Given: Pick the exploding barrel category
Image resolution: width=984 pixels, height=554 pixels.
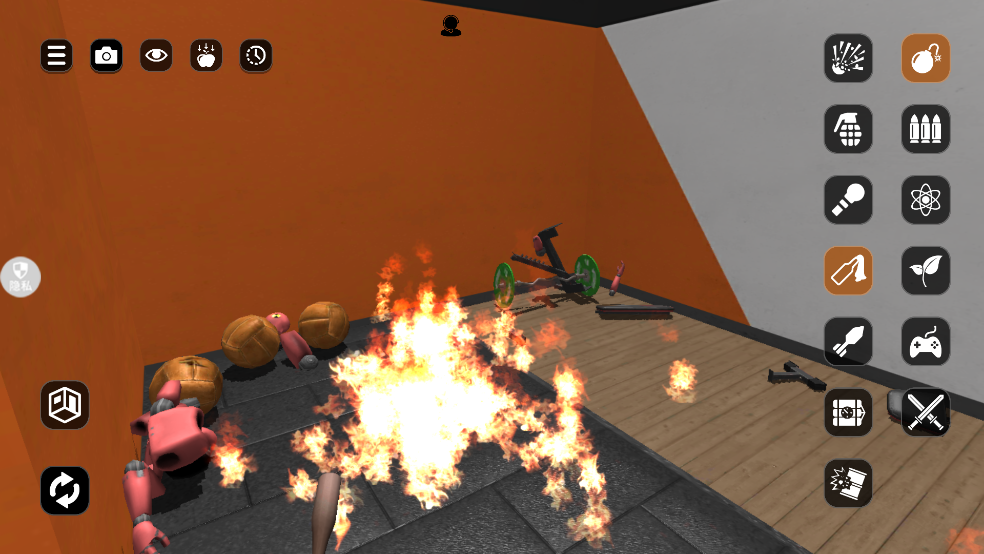Looking at the screenshot, I should pos(848,483).
